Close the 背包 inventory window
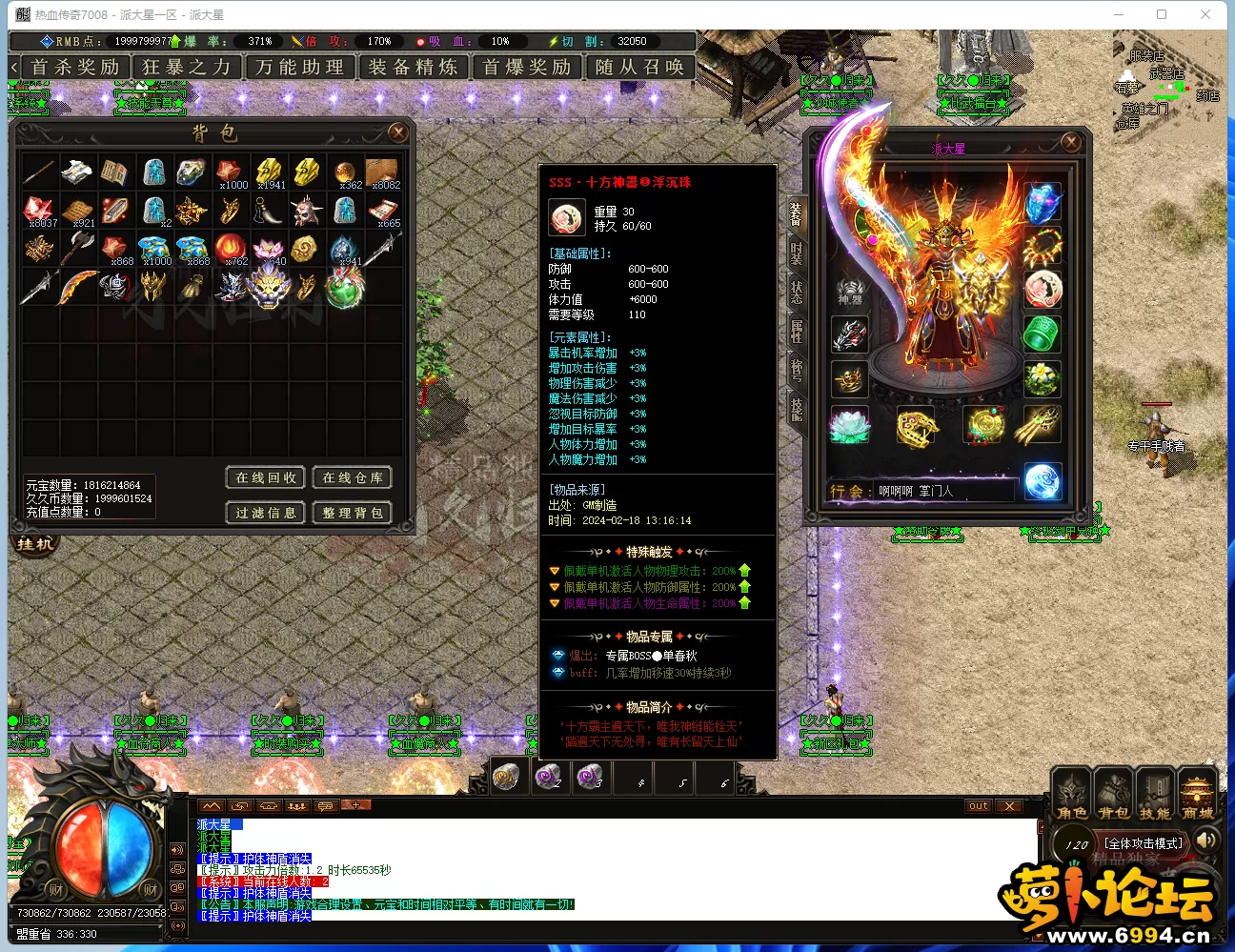 398,132
